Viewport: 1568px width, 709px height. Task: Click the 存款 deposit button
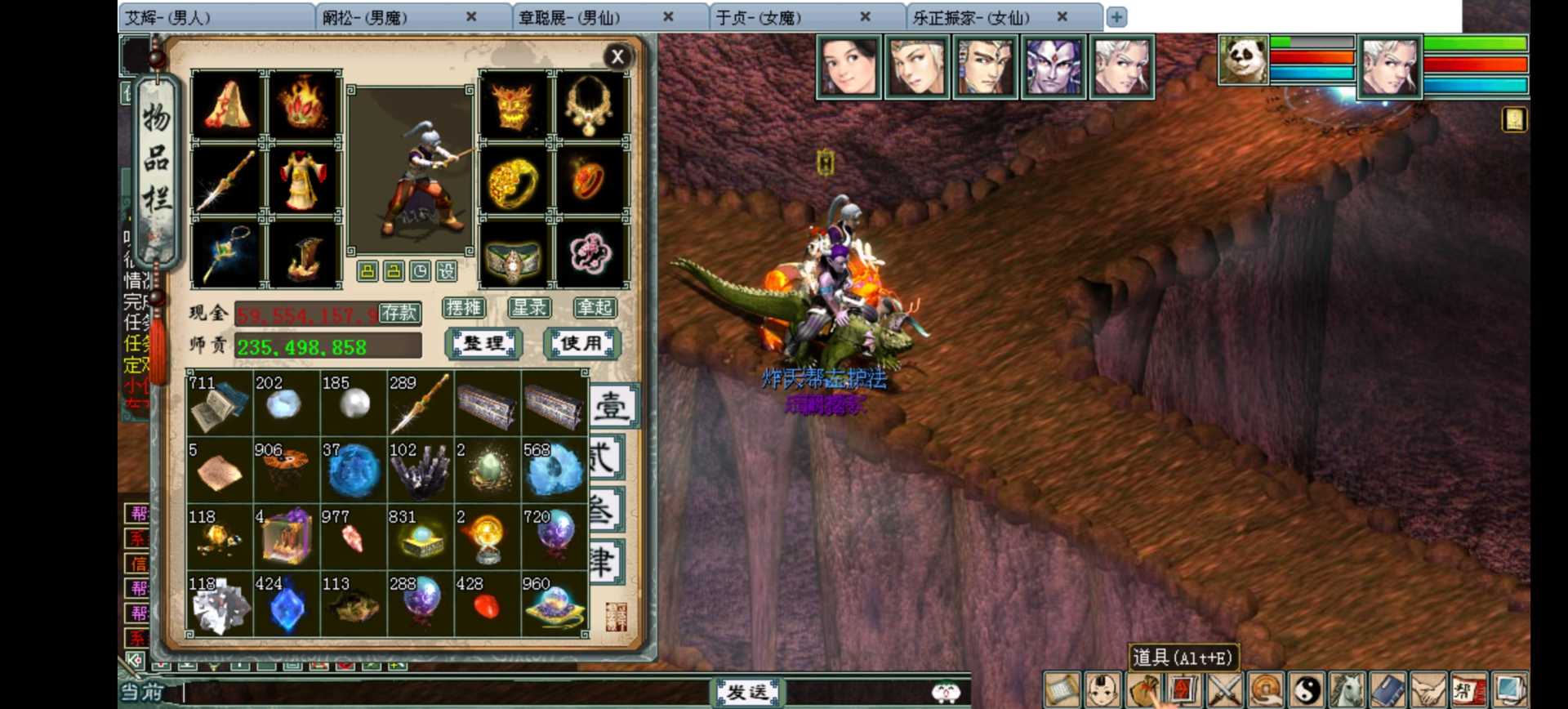pyautogui.click(x=399, y=313)
